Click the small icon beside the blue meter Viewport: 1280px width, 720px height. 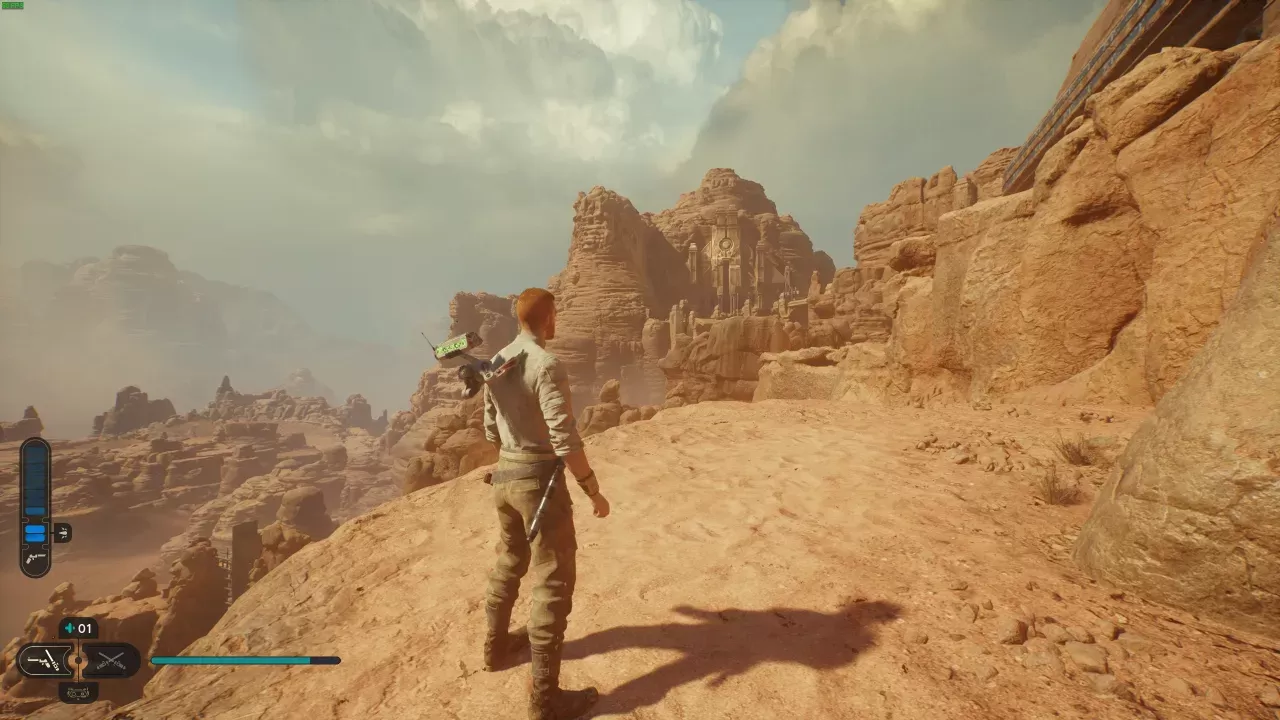point(62,533)
